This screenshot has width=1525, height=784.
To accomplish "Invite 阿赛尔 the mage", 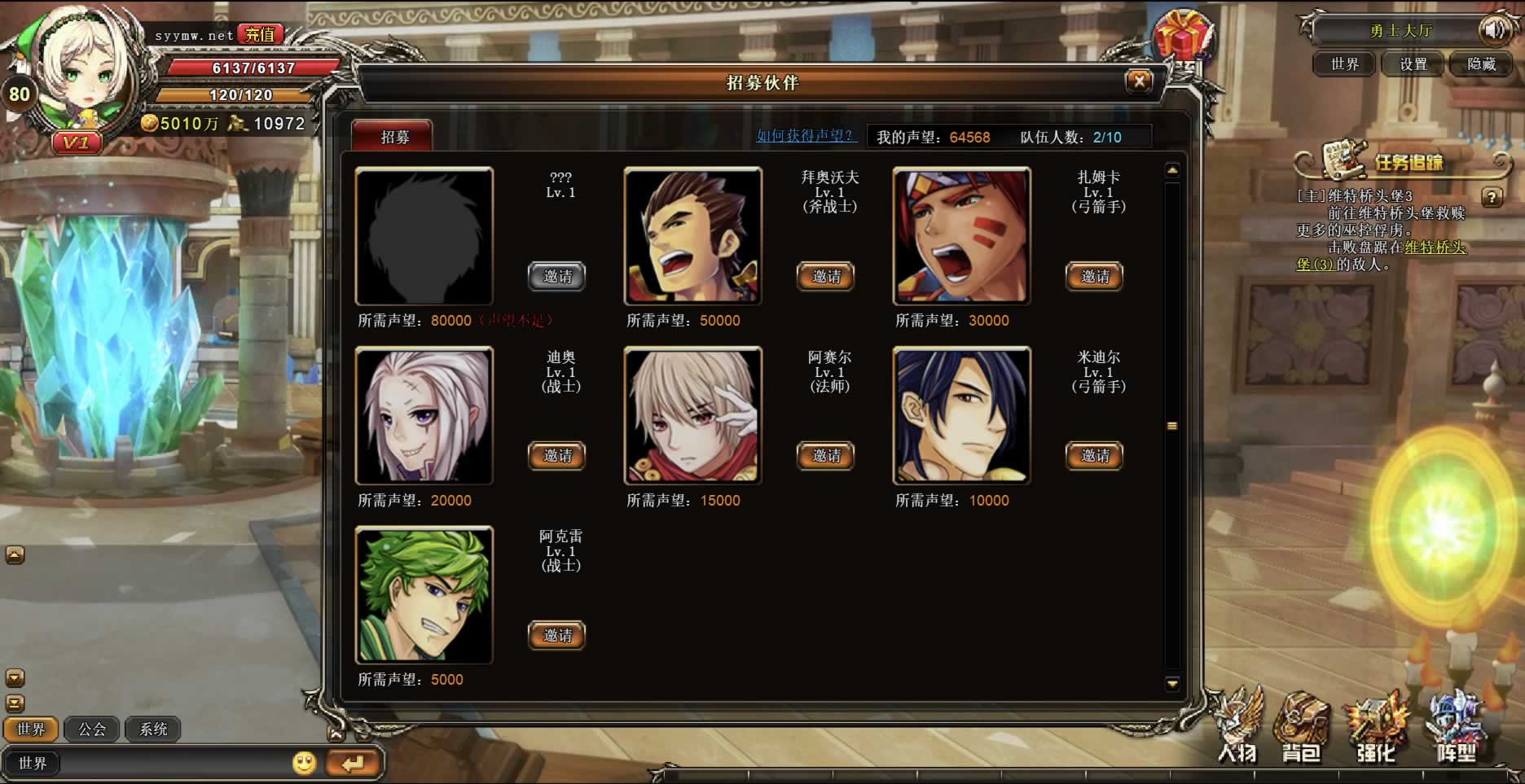I will [x=825, y=456].
